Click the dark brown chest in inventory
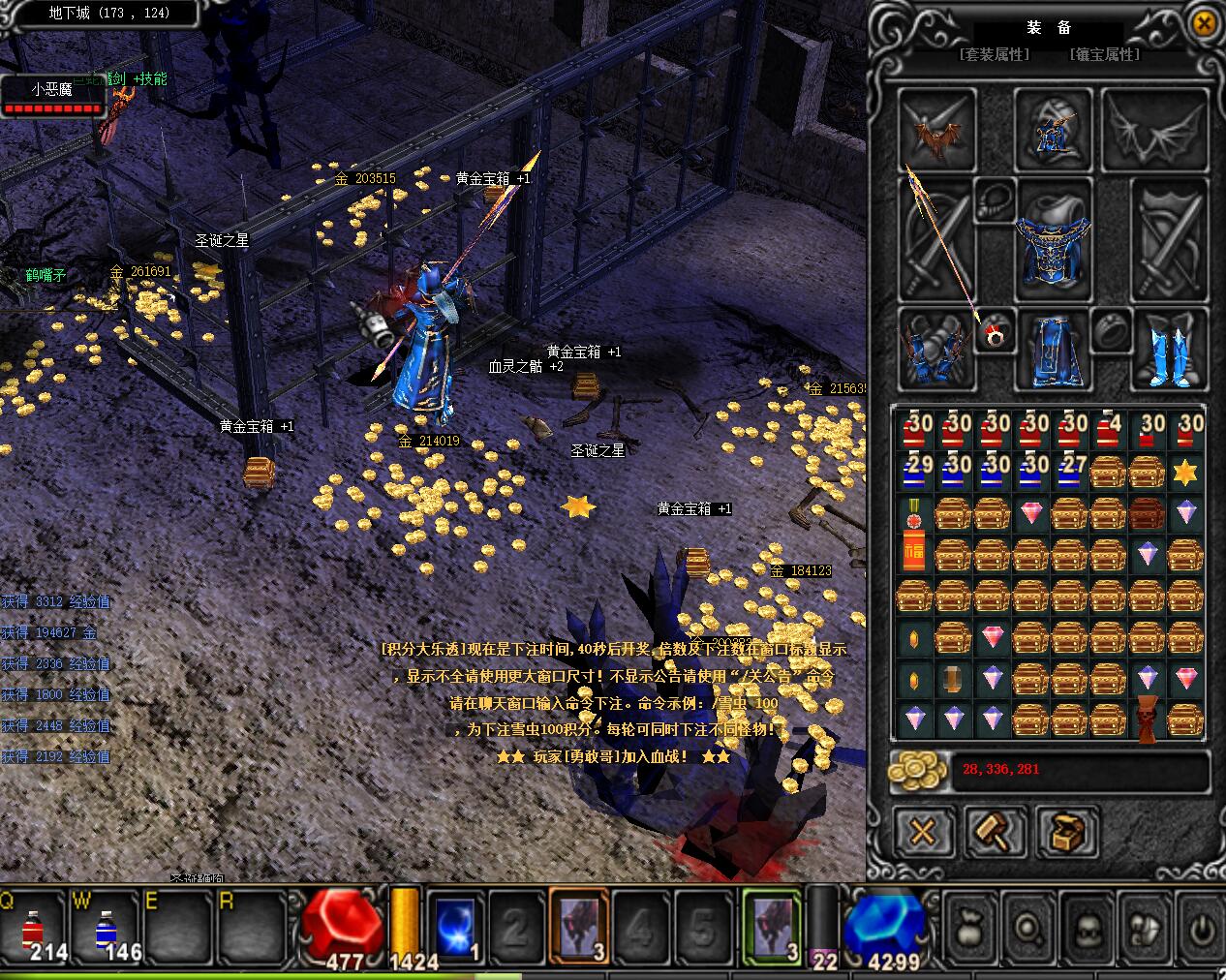 click(x=1148, y=511)
